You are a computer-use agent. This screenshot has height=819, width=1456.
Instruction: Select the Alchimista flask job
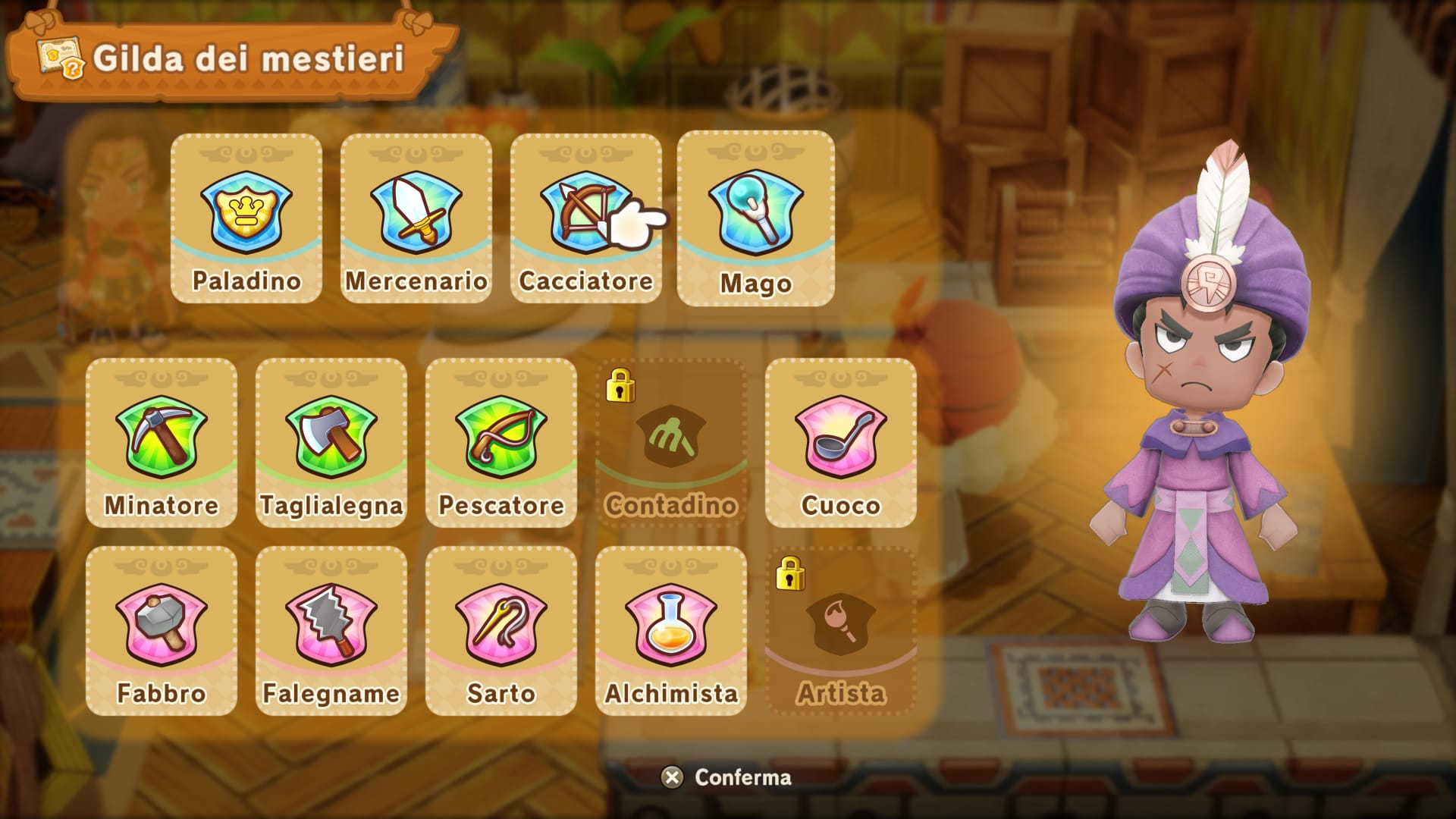671,631
